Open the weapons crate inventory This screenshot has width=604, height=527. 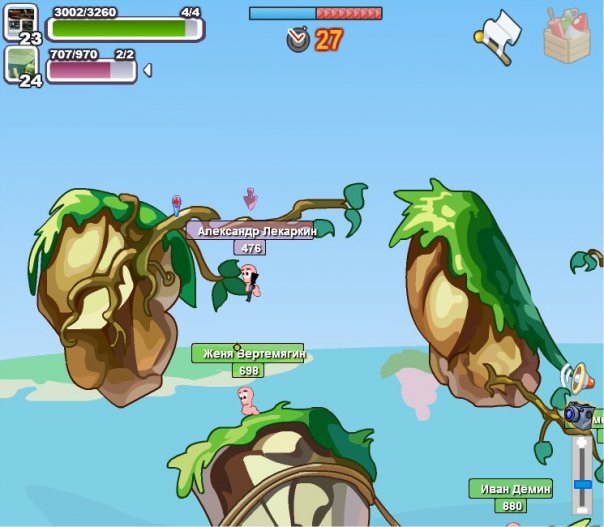[567, 35]
